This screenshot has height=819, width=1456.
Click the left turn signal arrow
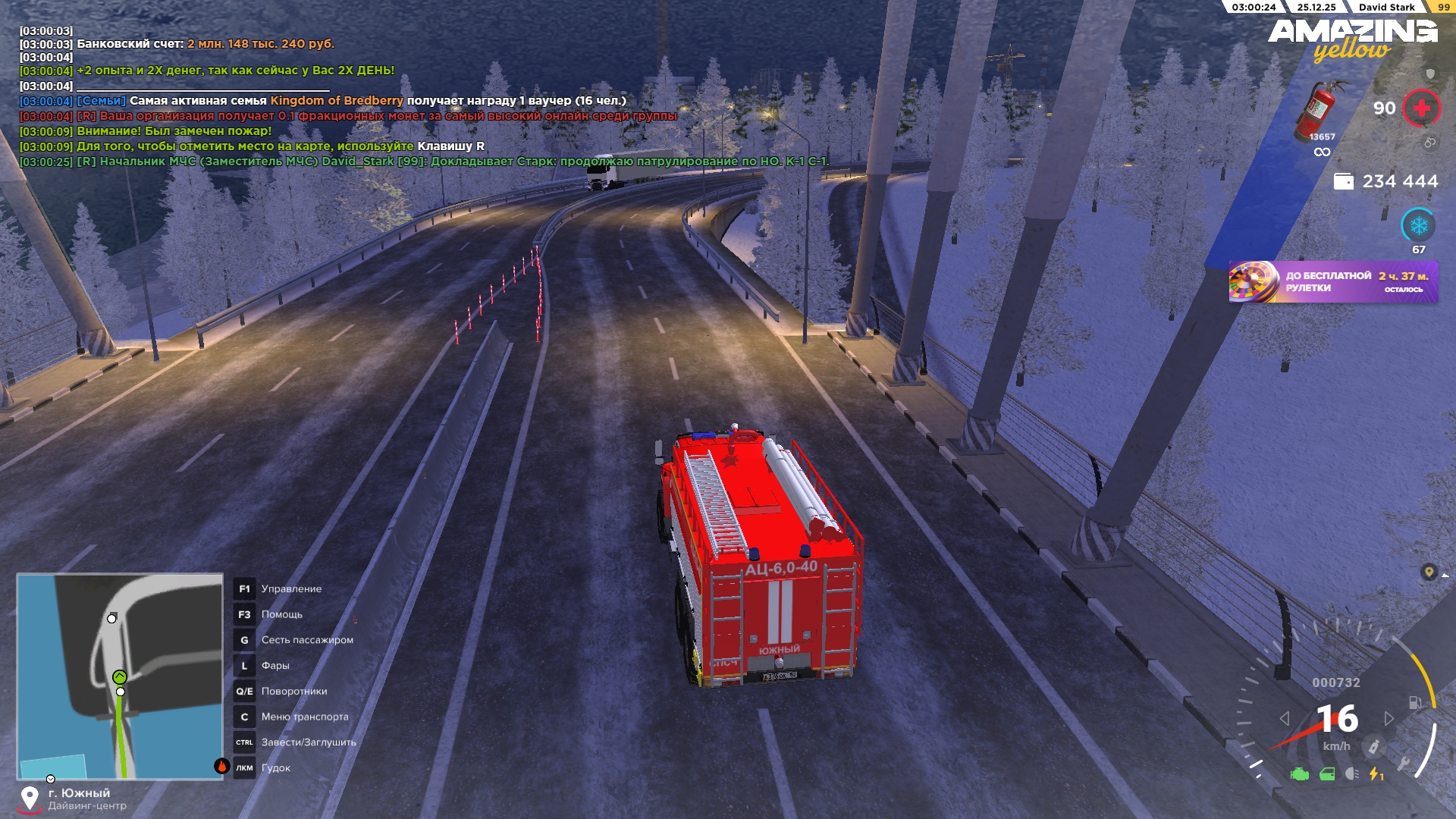(x=1285, y=718)
